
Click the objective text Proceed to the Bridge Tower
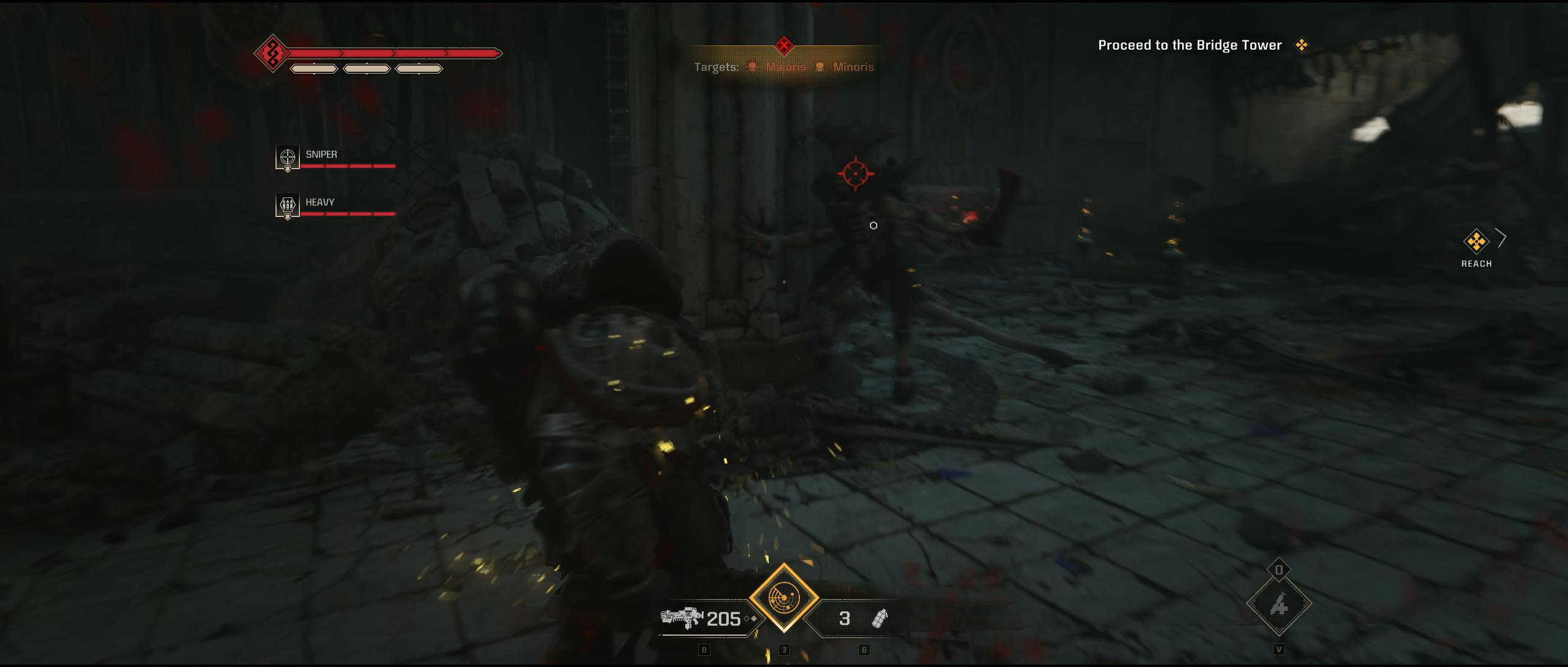(1189, 45)
